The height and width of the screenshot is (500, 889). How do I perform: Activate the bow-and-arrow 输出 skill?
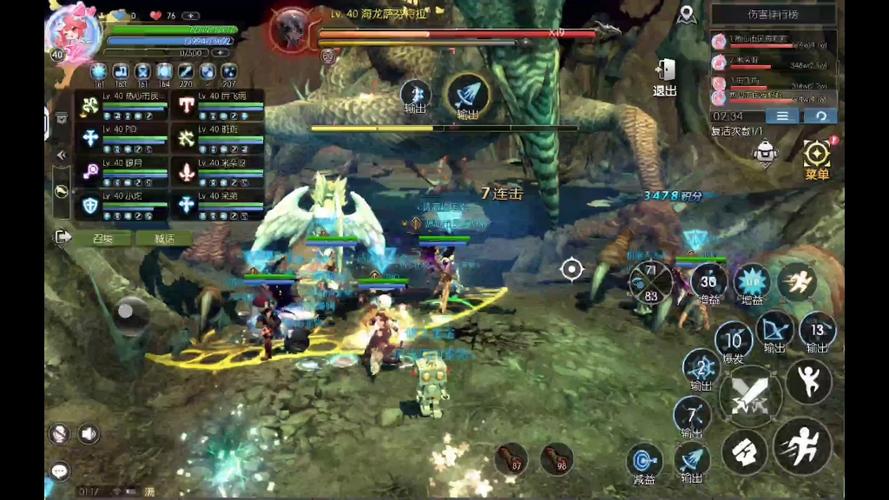(x=775, y=330)
